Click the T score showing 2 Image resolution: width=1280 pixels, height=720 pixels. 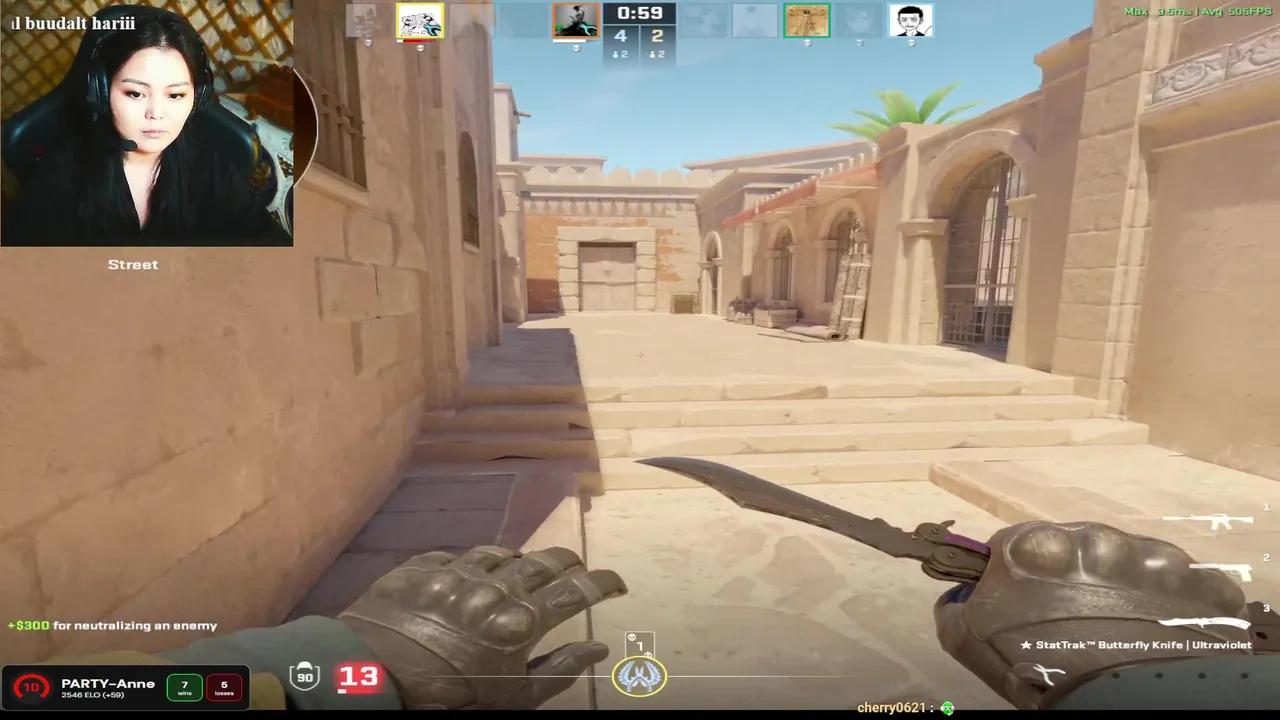(x=658, y=36)
